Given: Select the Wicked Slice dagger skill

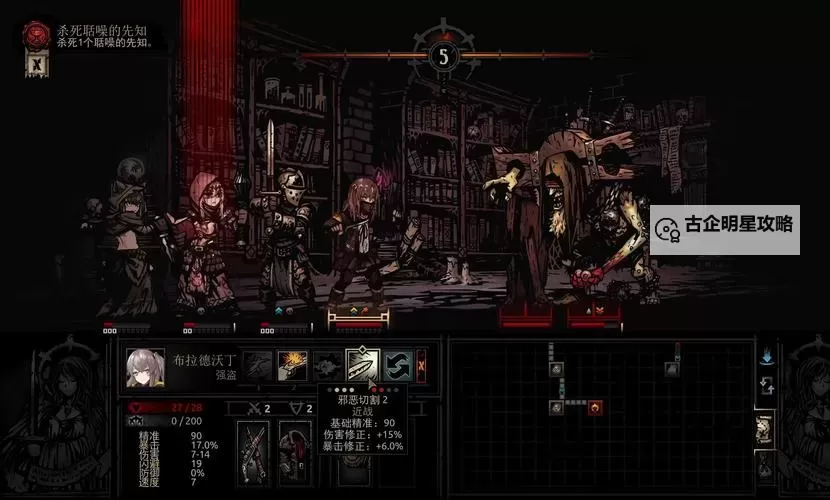Looking at the screenshot, I should pos(360,364).
